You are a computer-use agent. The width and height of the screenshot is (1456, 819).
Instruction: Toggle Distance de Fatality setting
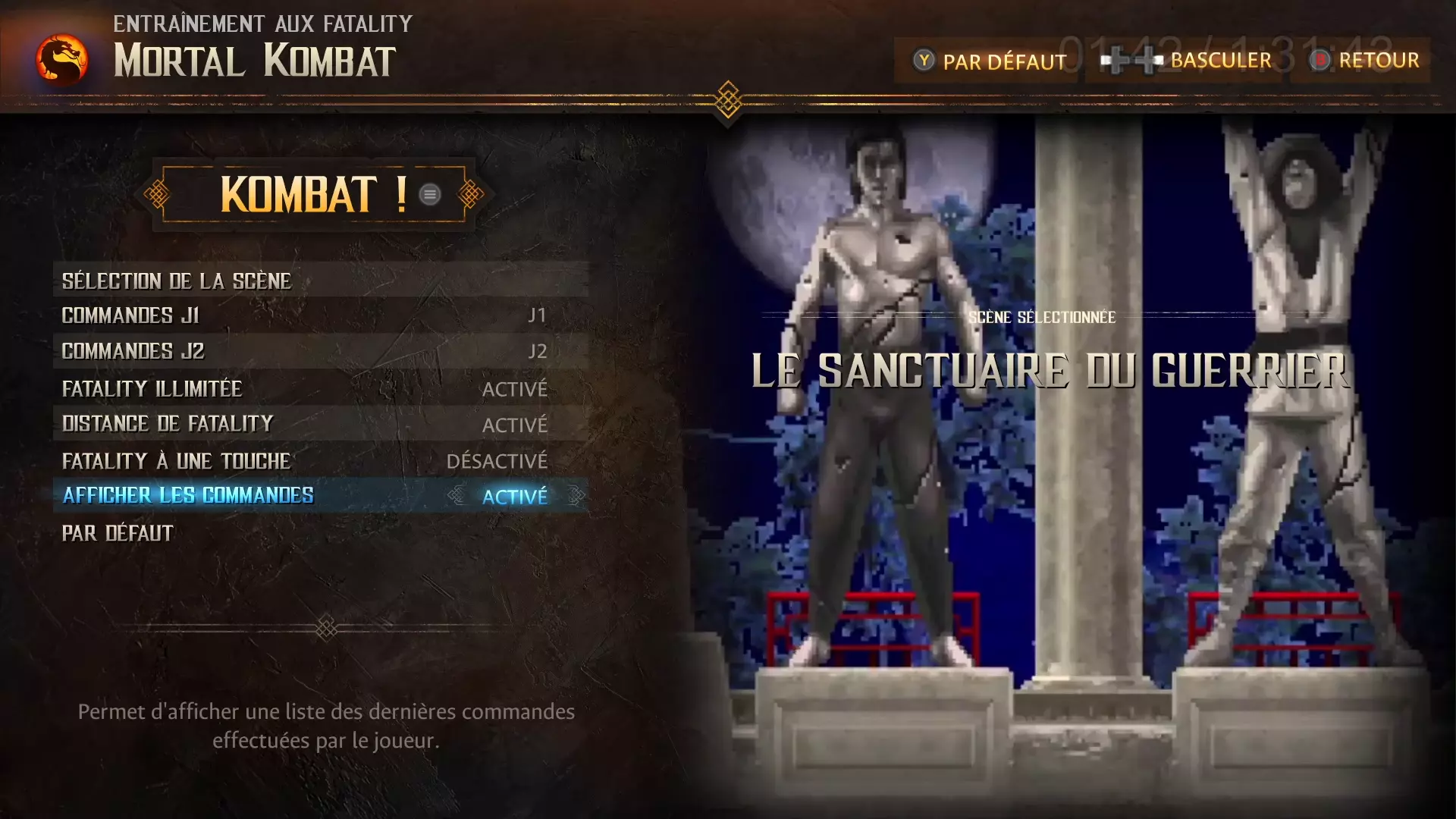click(x=320, y=424)
